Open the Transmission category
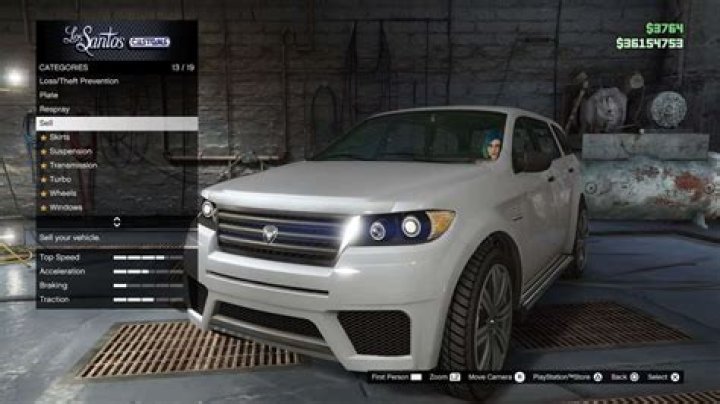 coord(72,164)
